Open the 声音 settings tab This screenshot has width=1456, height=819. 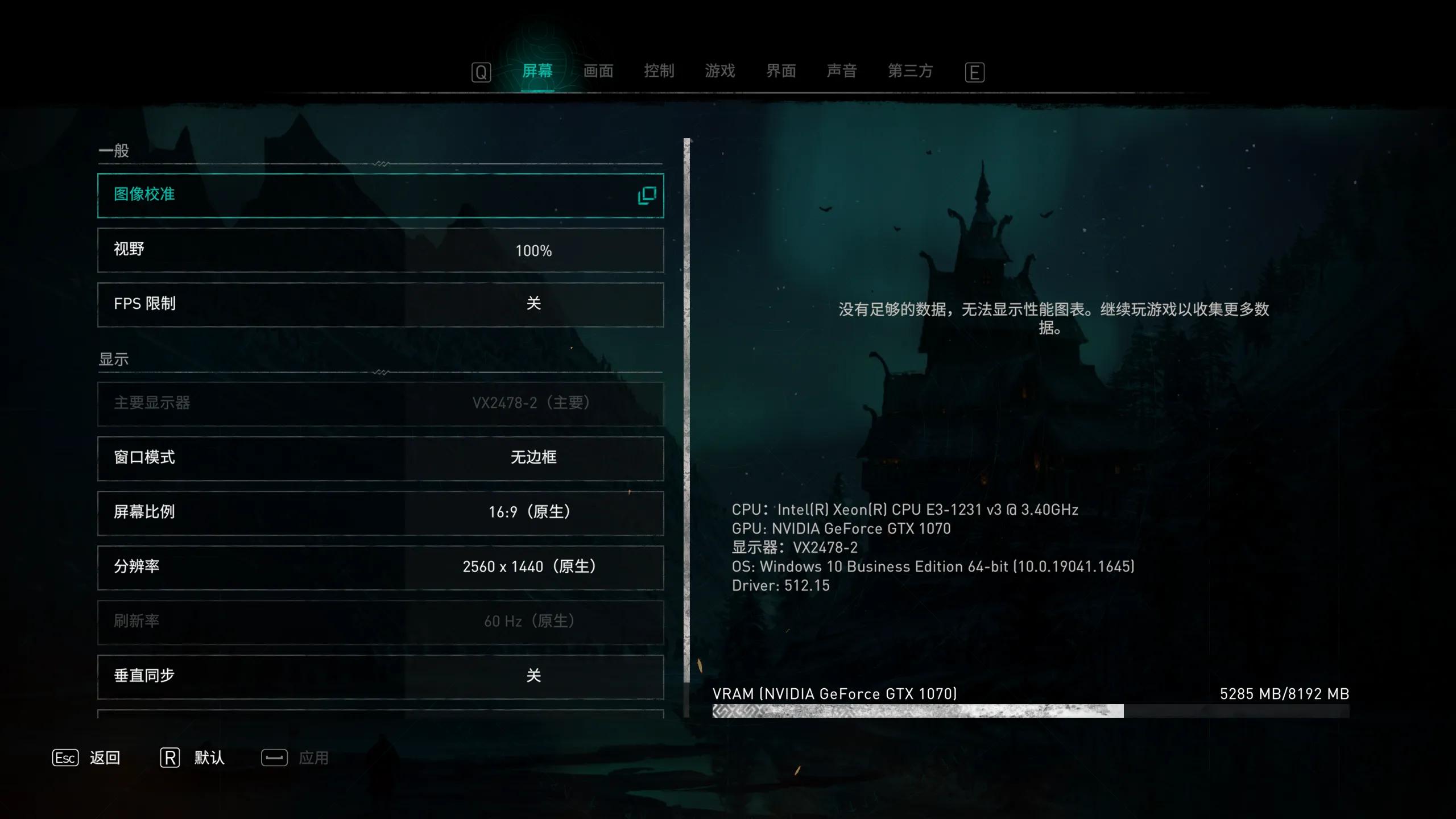(x=842, y=71)
